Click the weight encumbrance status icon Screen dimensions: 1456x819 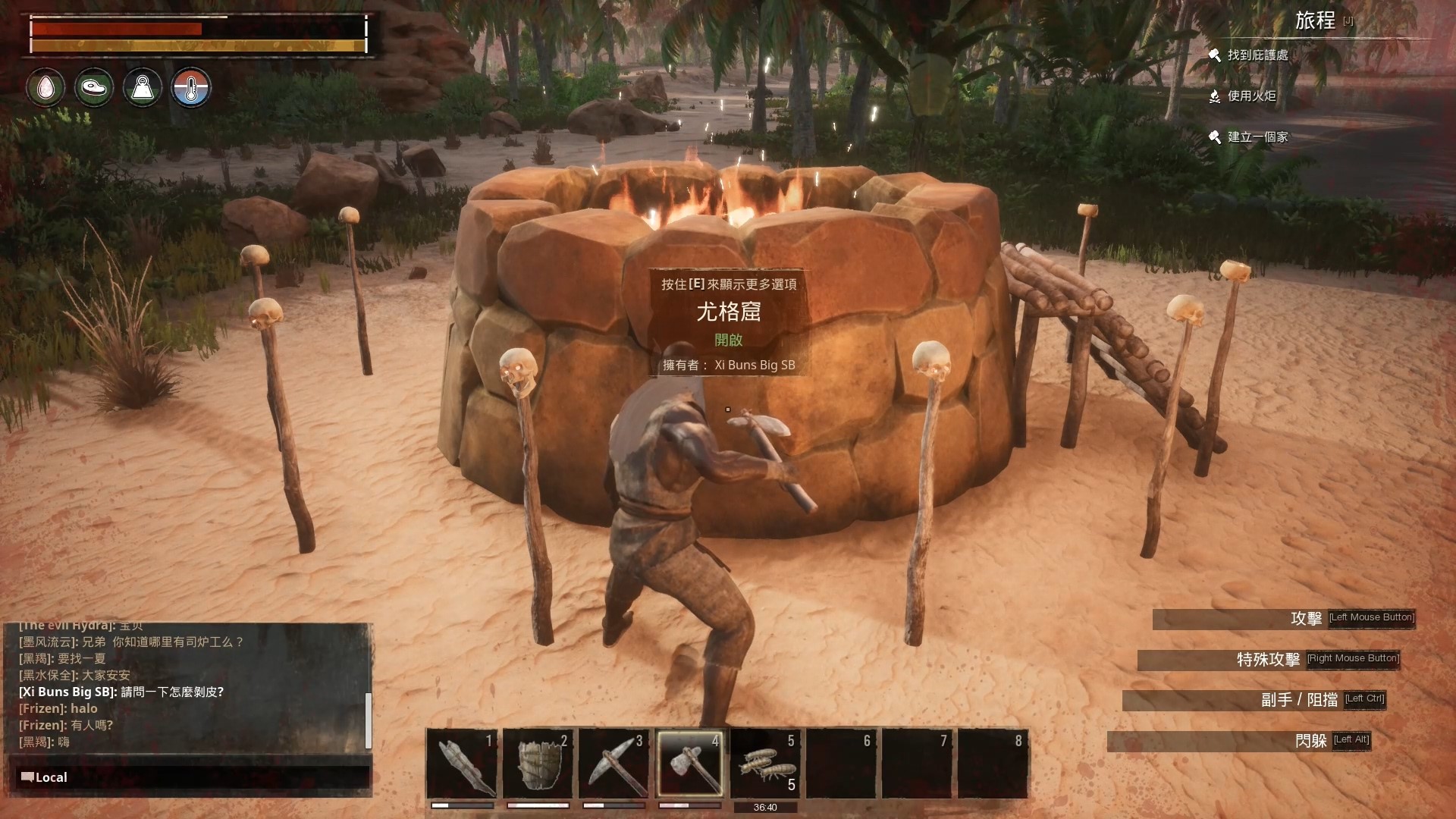click(143, 88)
